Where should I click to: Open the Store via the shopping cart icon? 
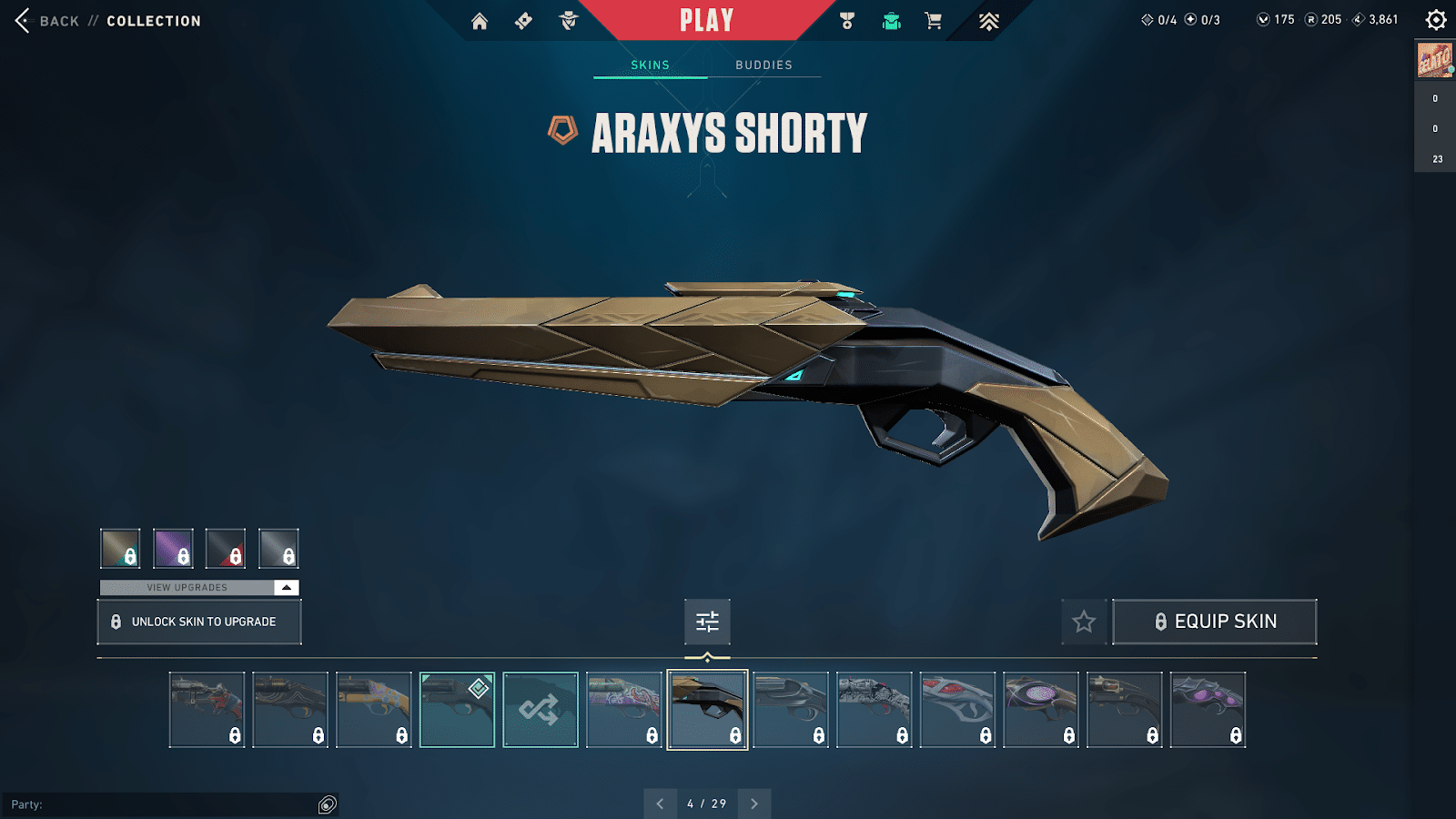point(933,20)
